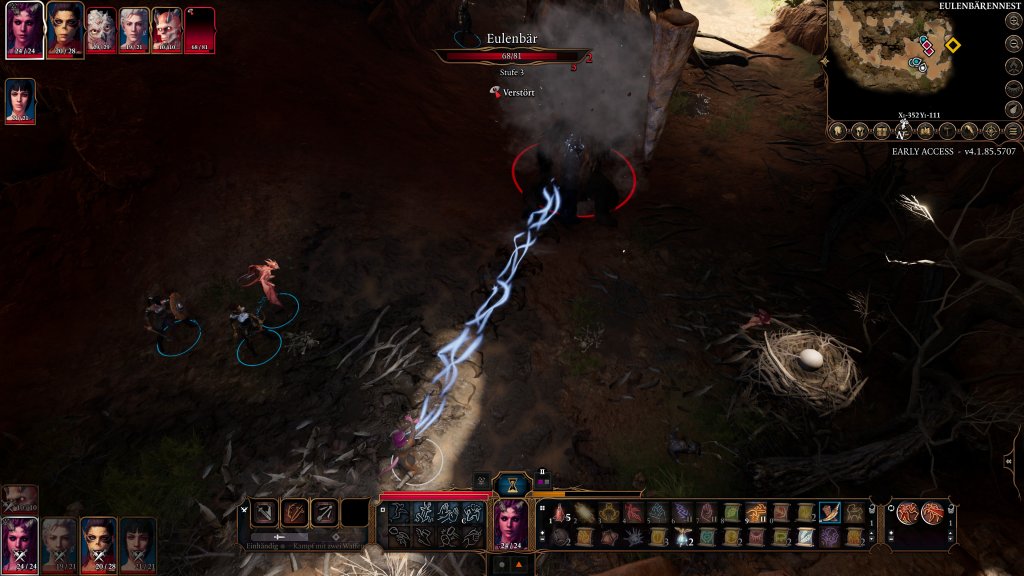
Task: Select the red imp turn order portrait
Action: pos(166,30)
